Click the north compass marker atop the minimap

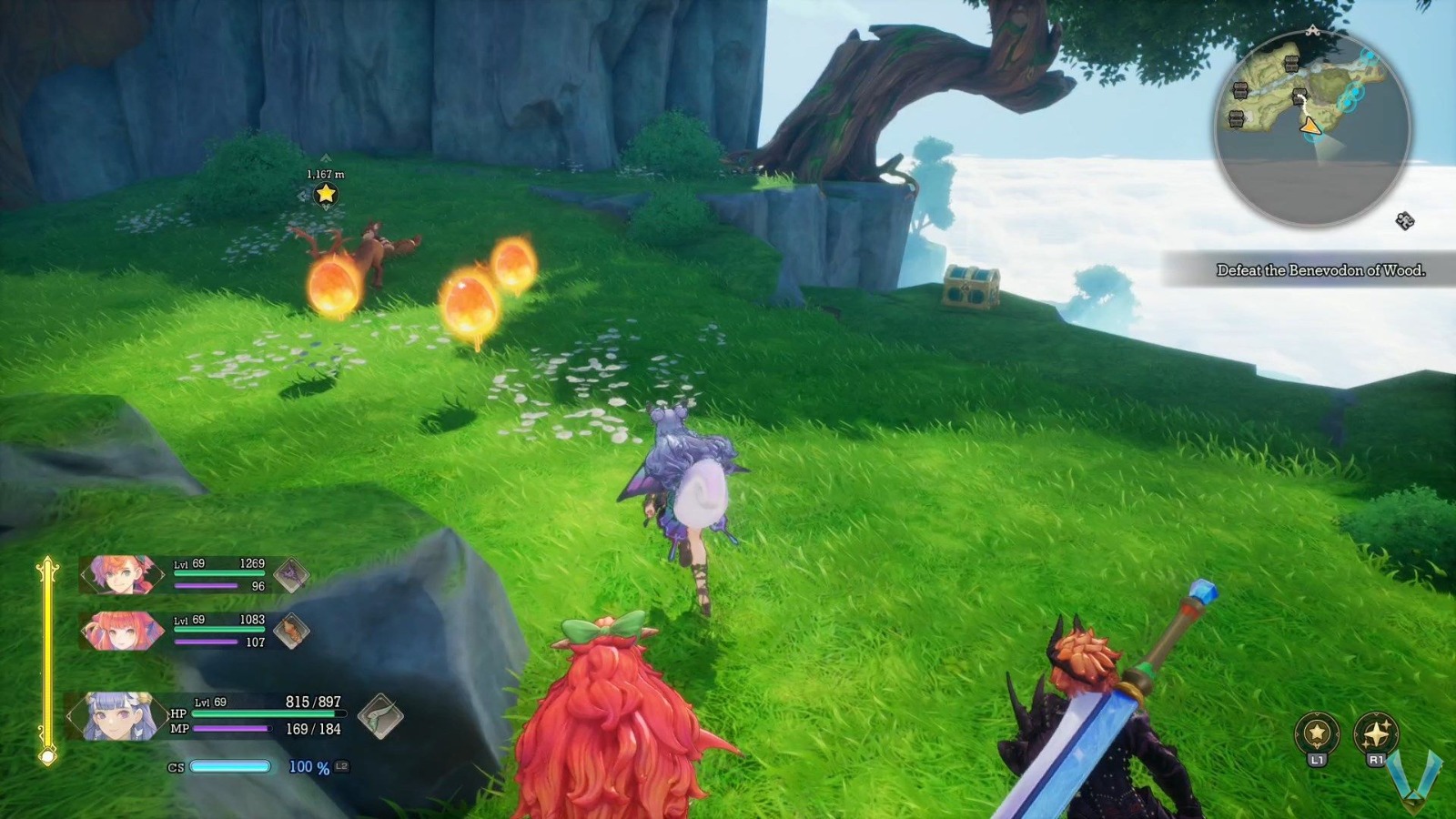(1313, 30)
